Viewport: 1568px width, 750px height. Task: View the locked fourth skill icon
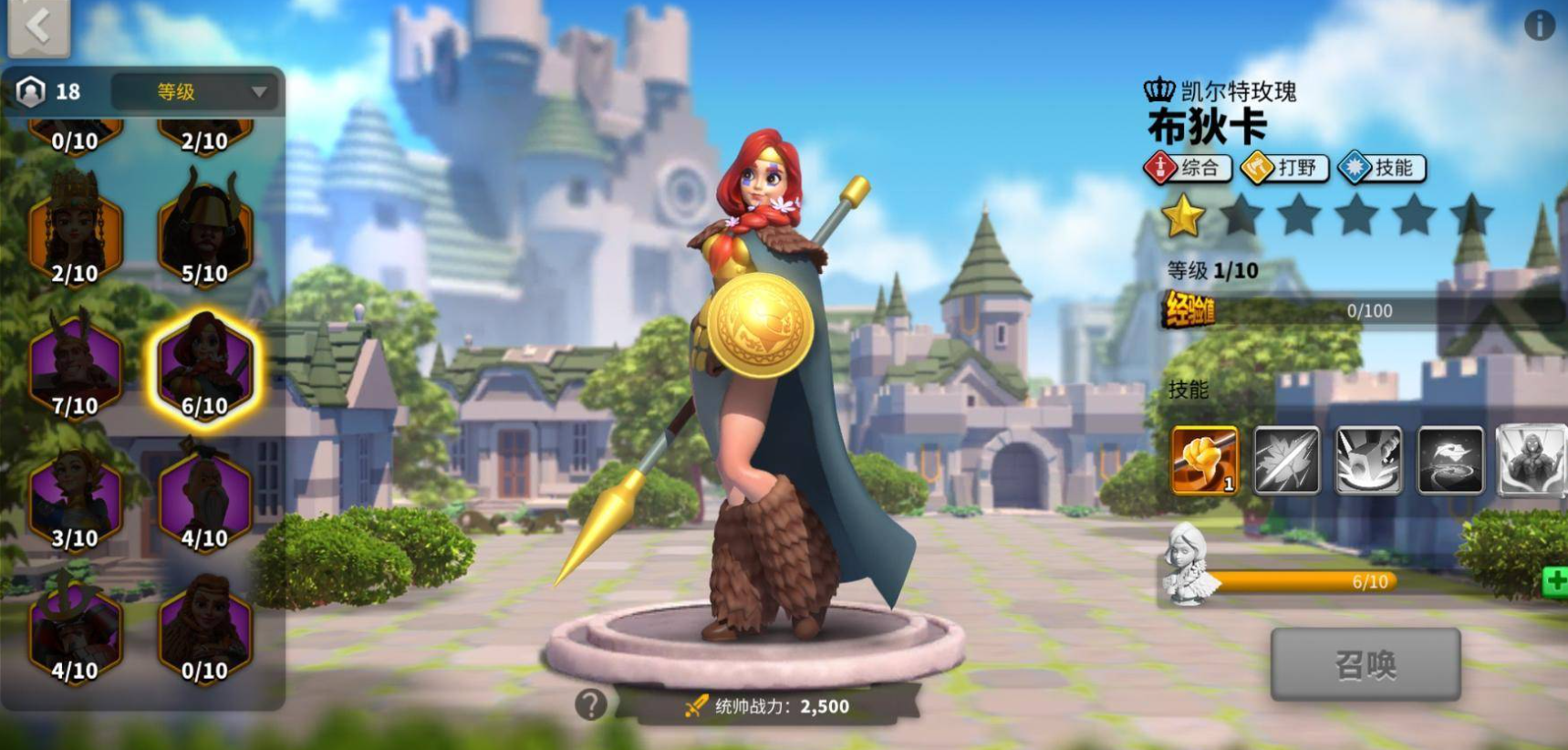click(1450, 460)
